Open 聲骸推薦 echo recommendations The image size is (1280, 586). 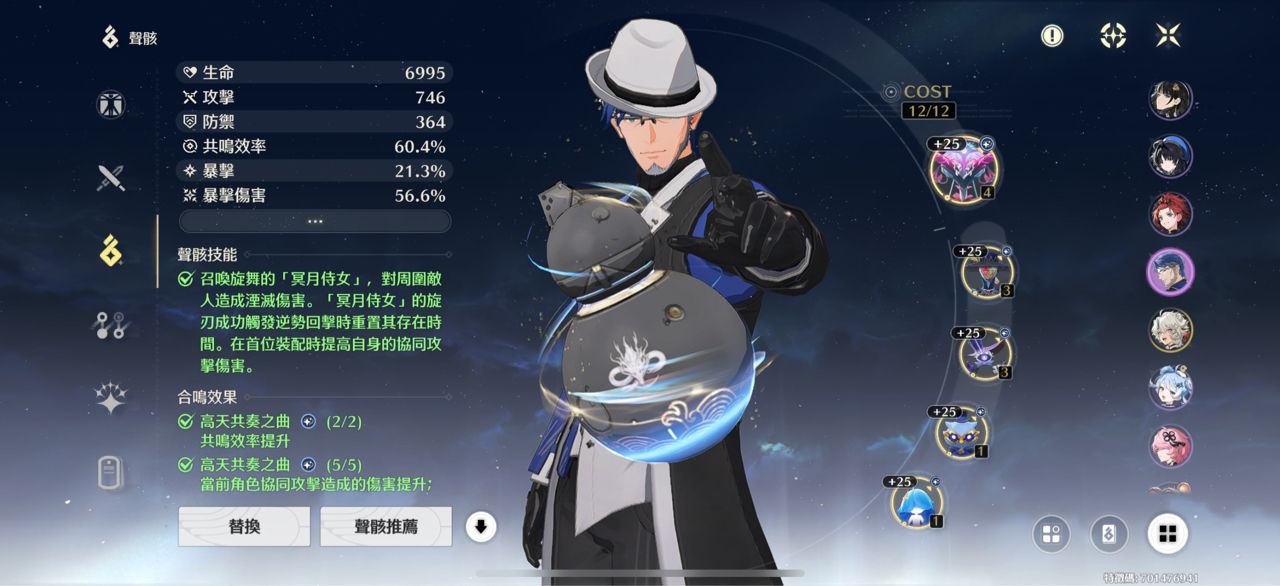[385, 526]
